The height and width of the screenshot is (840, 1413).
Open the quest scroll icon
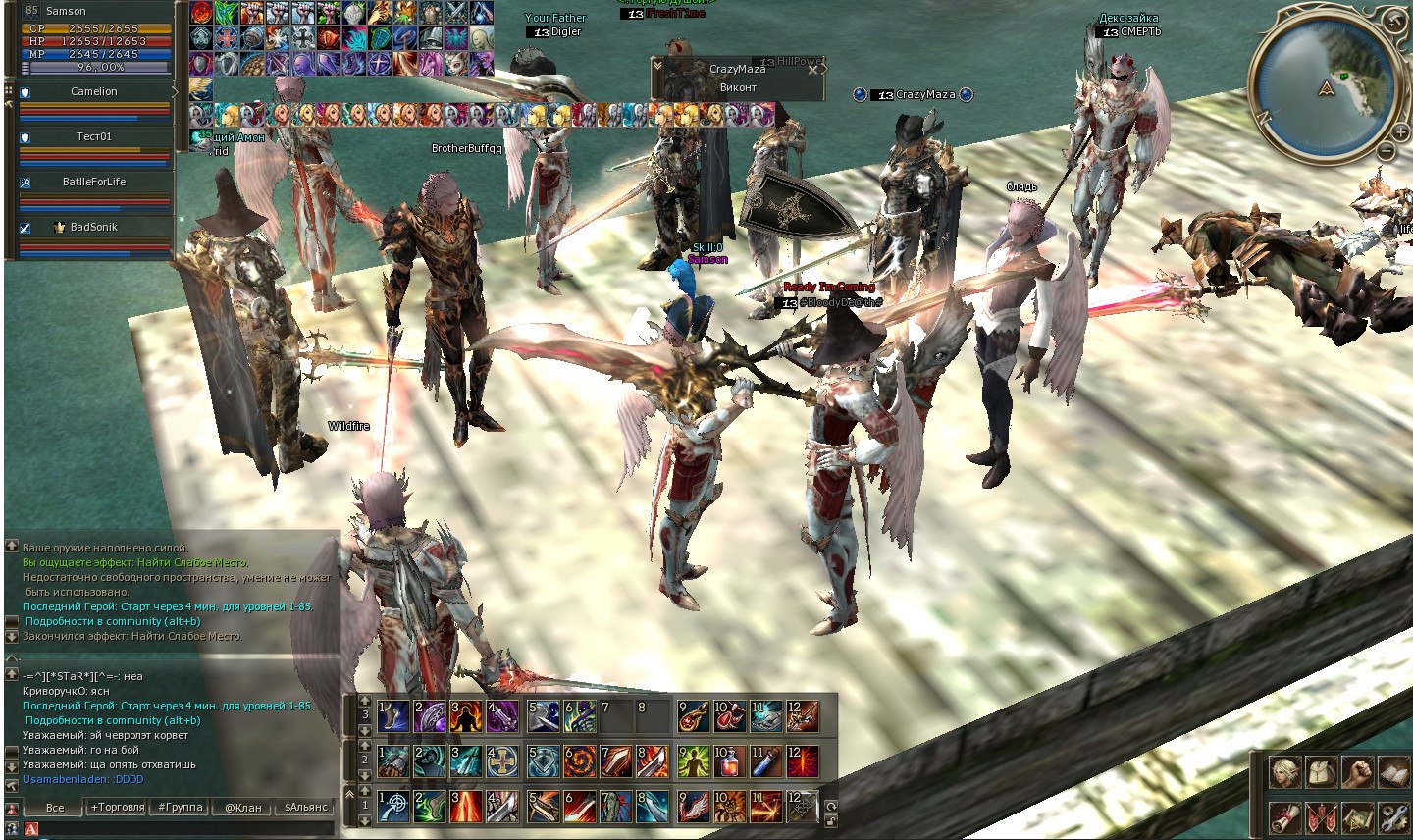point(1284,816)
